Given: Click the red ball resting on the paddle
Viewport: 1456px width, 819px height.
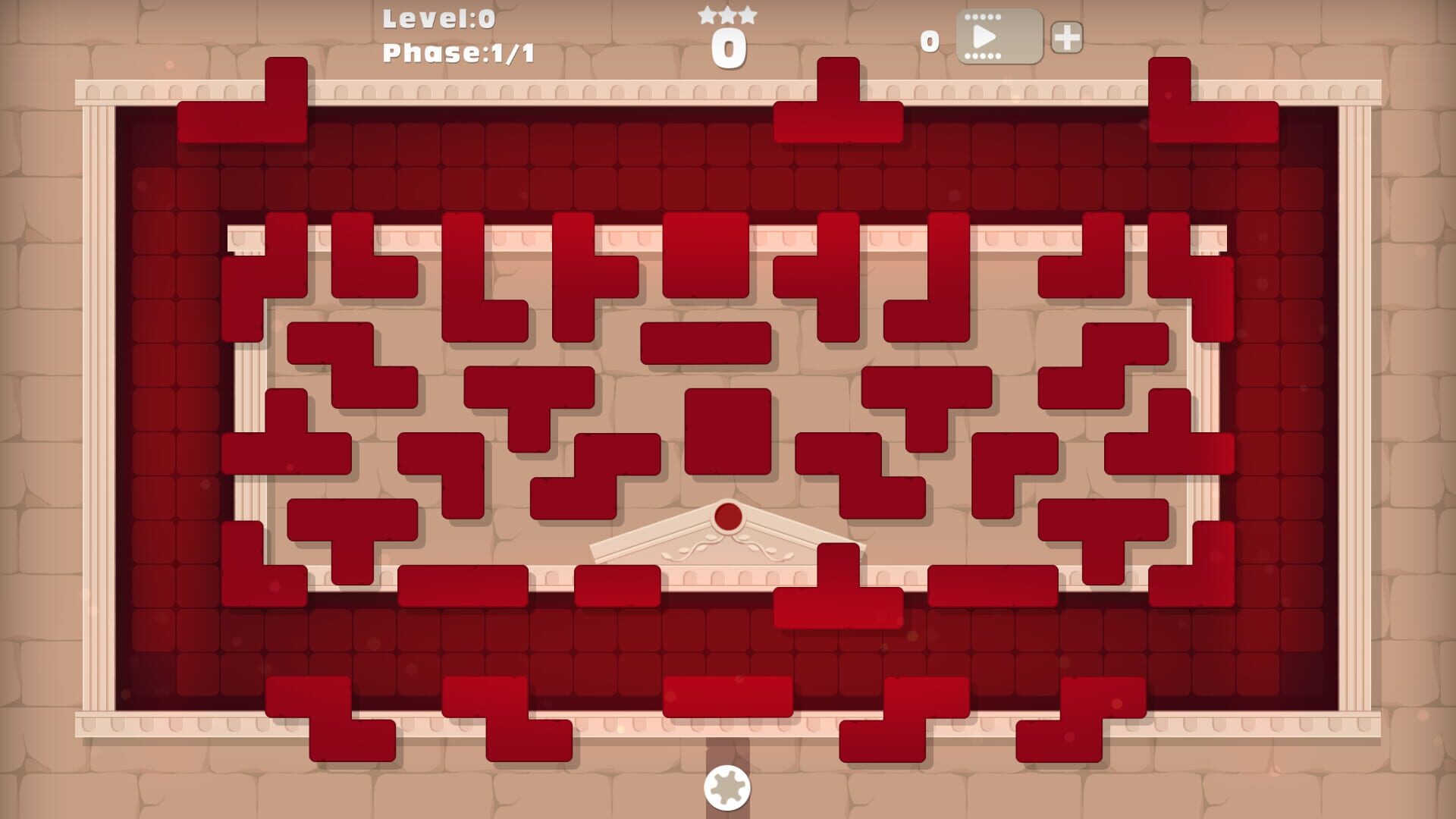Looking at the screenshot, I should click(x=727, y=516).
